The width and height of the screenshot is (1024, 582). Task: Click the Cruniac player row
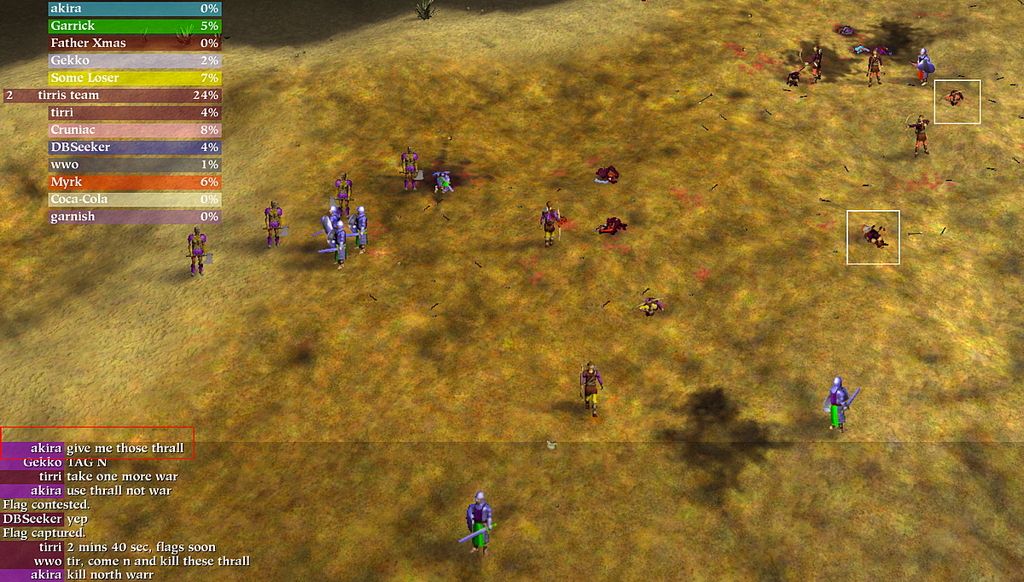[135, 130]
